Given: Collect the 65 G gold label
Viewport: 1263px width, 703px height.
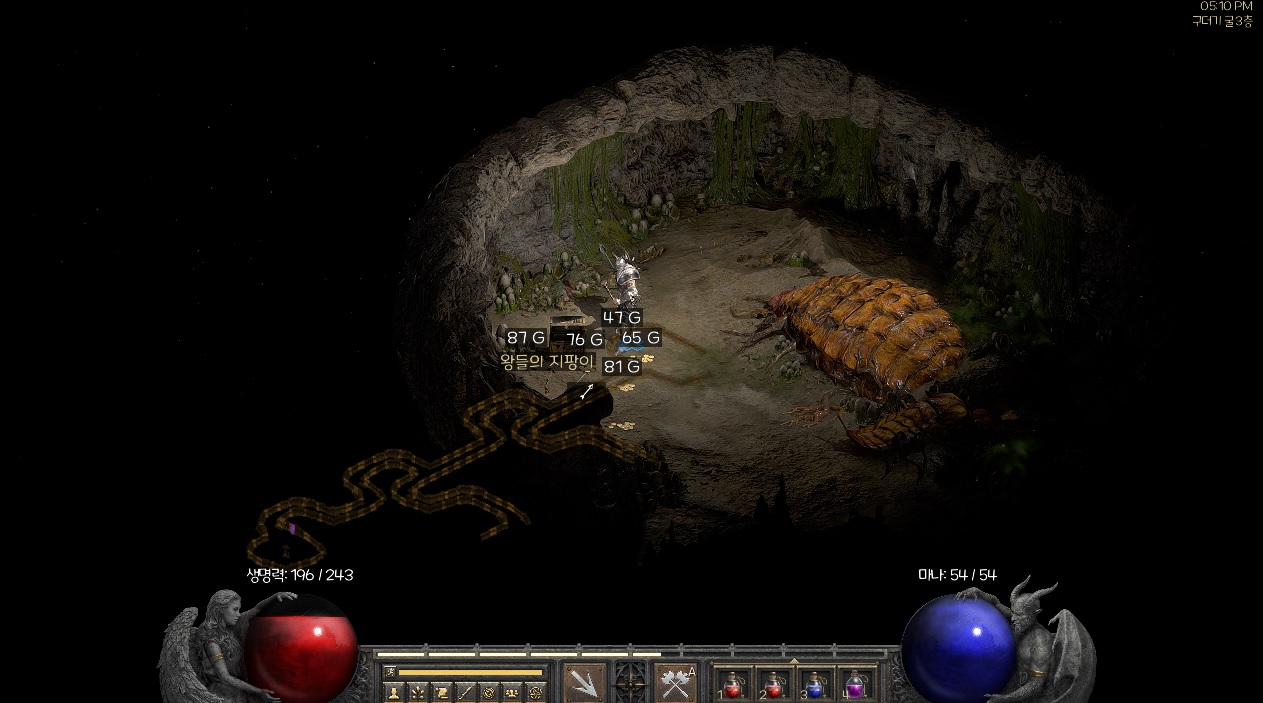Looking at the screenshot, I should (x=640, y=337).
